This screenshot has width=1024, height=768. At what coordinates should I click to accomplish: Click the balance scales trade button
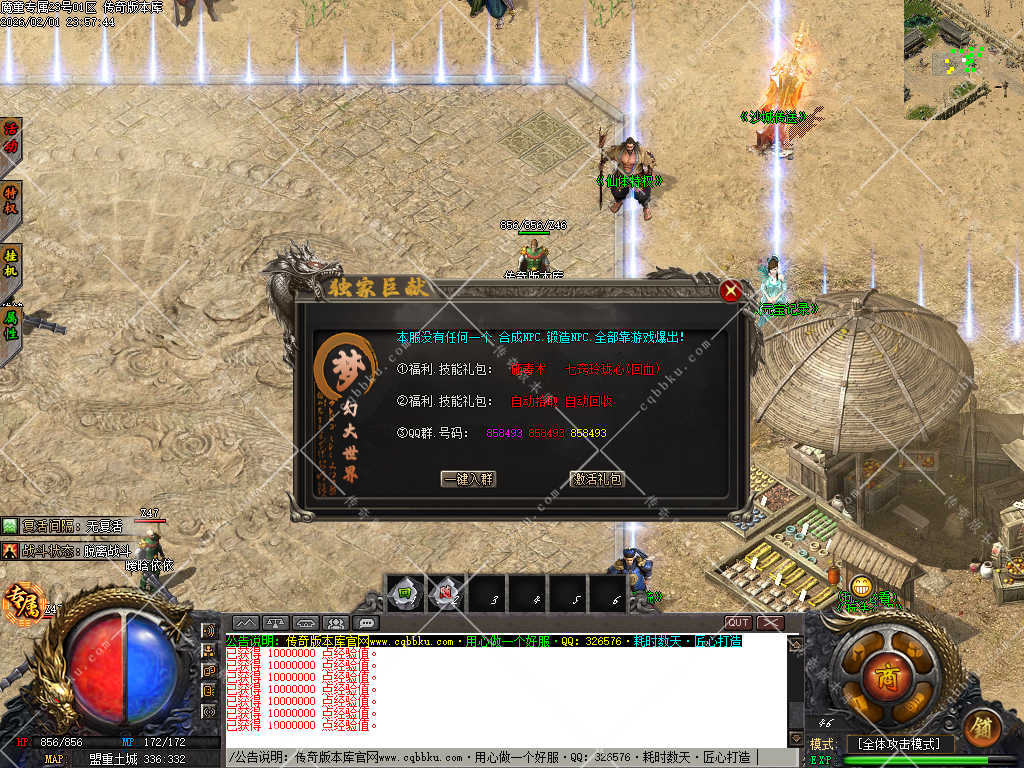[x=276, y=623]
